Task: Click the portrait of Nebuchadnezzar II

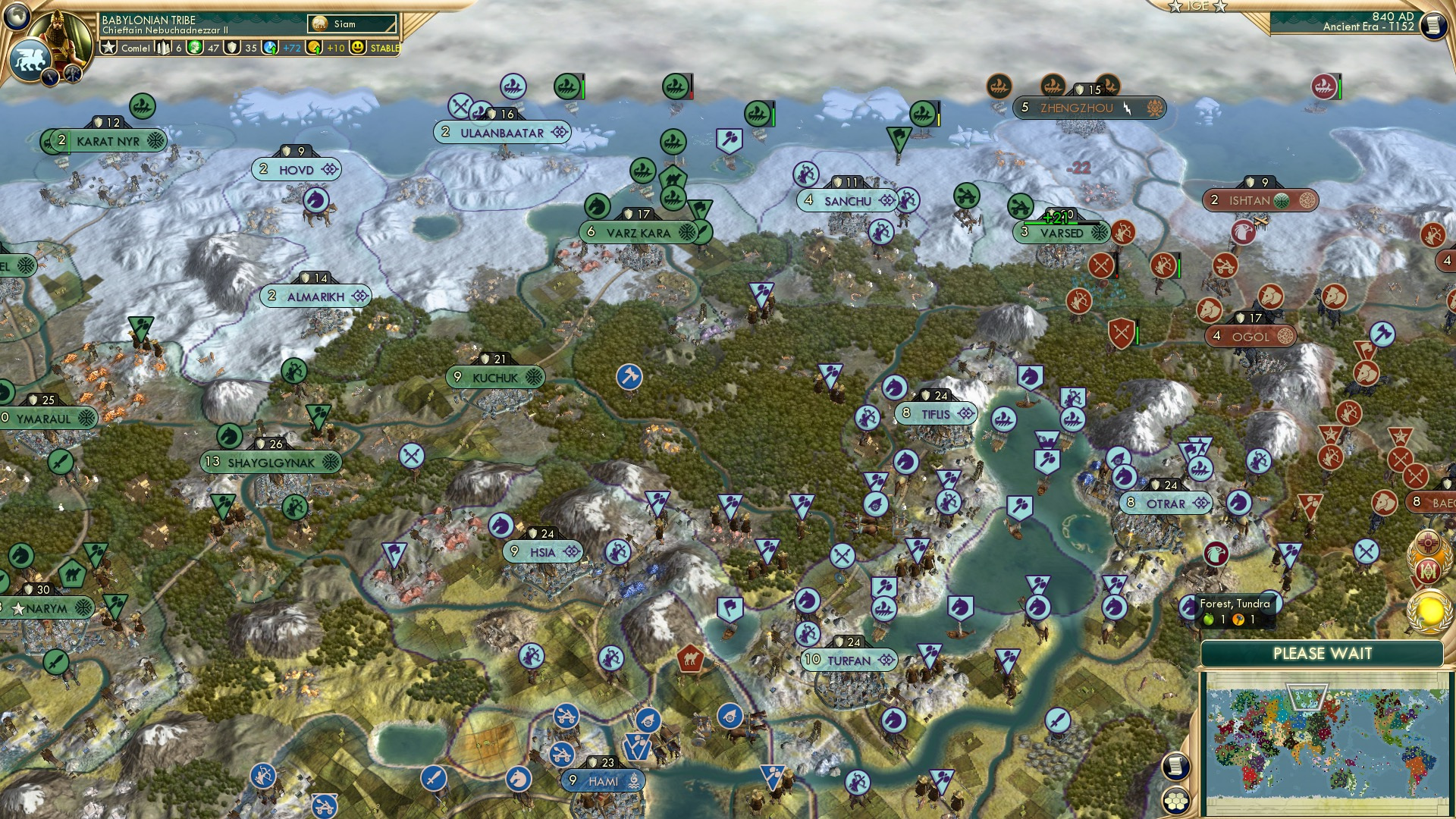Action: 61,34
